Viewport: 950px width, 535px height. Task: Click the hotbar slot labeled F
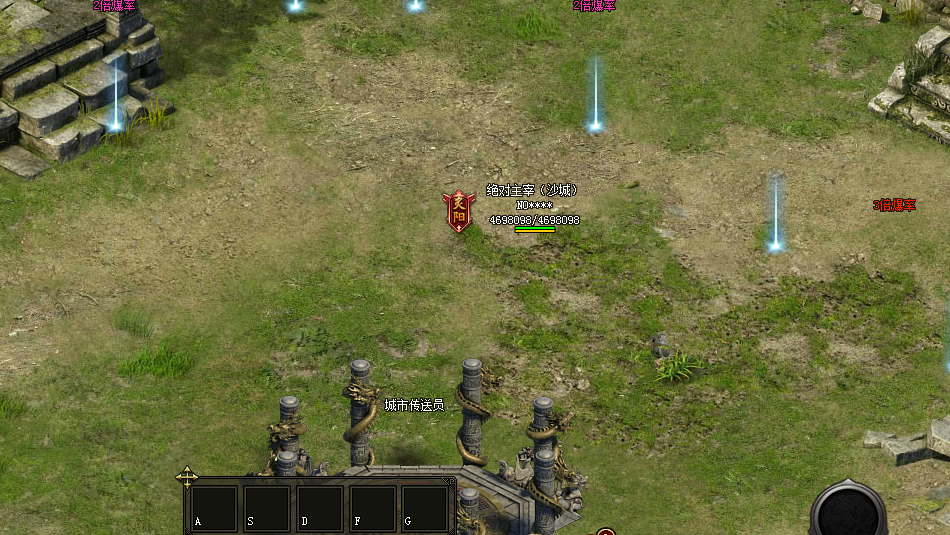(373, 508)
